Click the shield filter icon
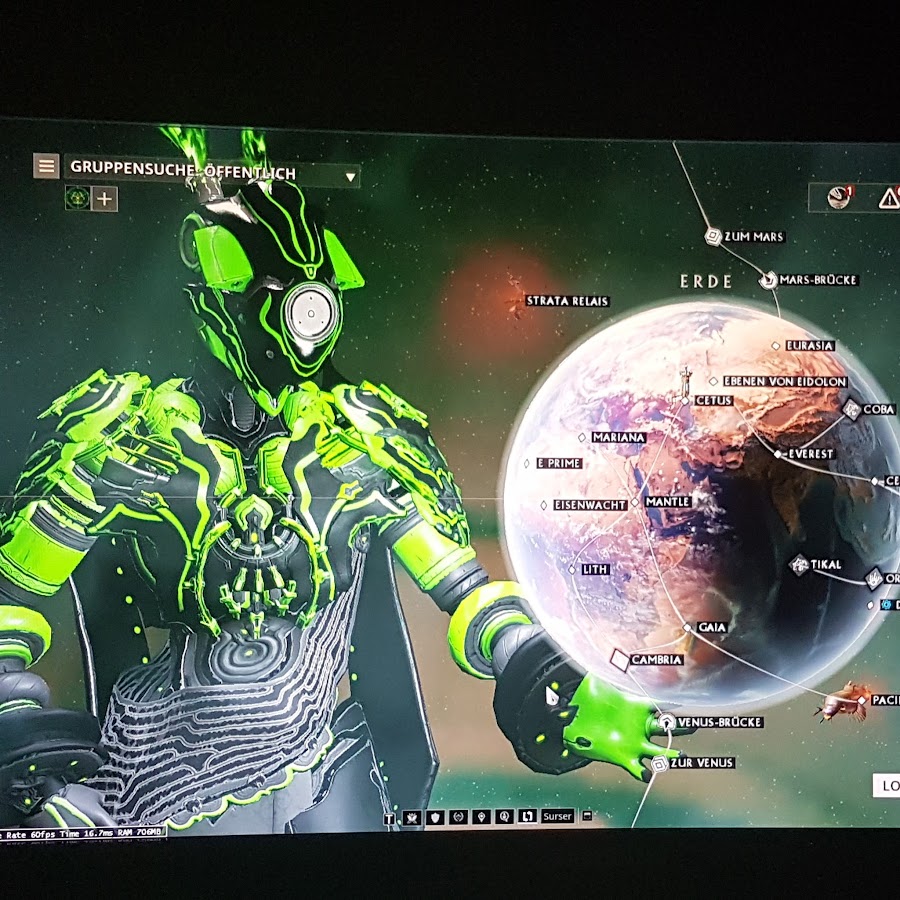Screen dimensions: 900x900 tap(434, 817)
